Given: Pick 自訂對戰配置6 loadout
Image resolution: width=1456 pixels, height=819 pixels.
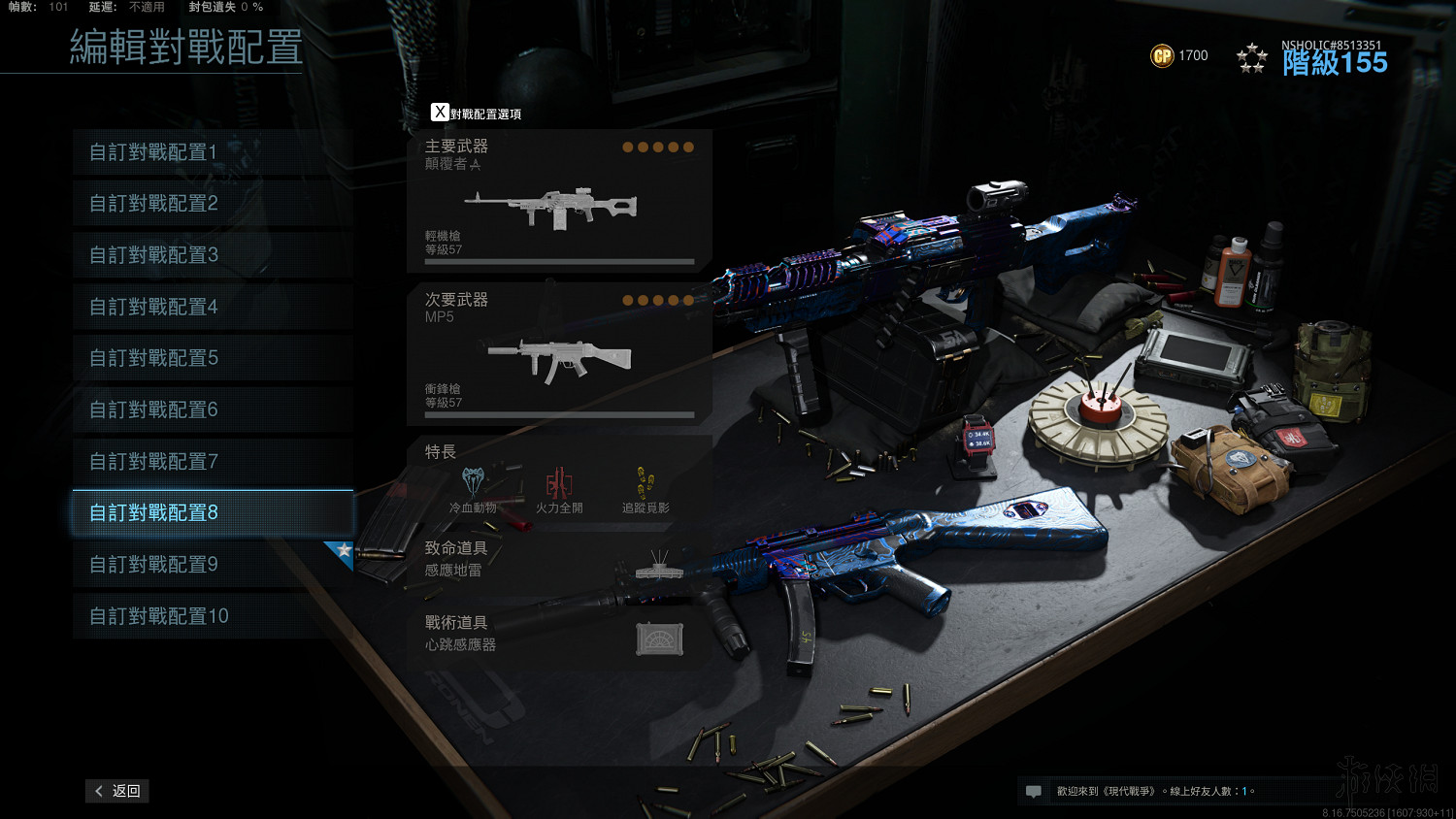Looking at the screenshot, I should point(212,409).
